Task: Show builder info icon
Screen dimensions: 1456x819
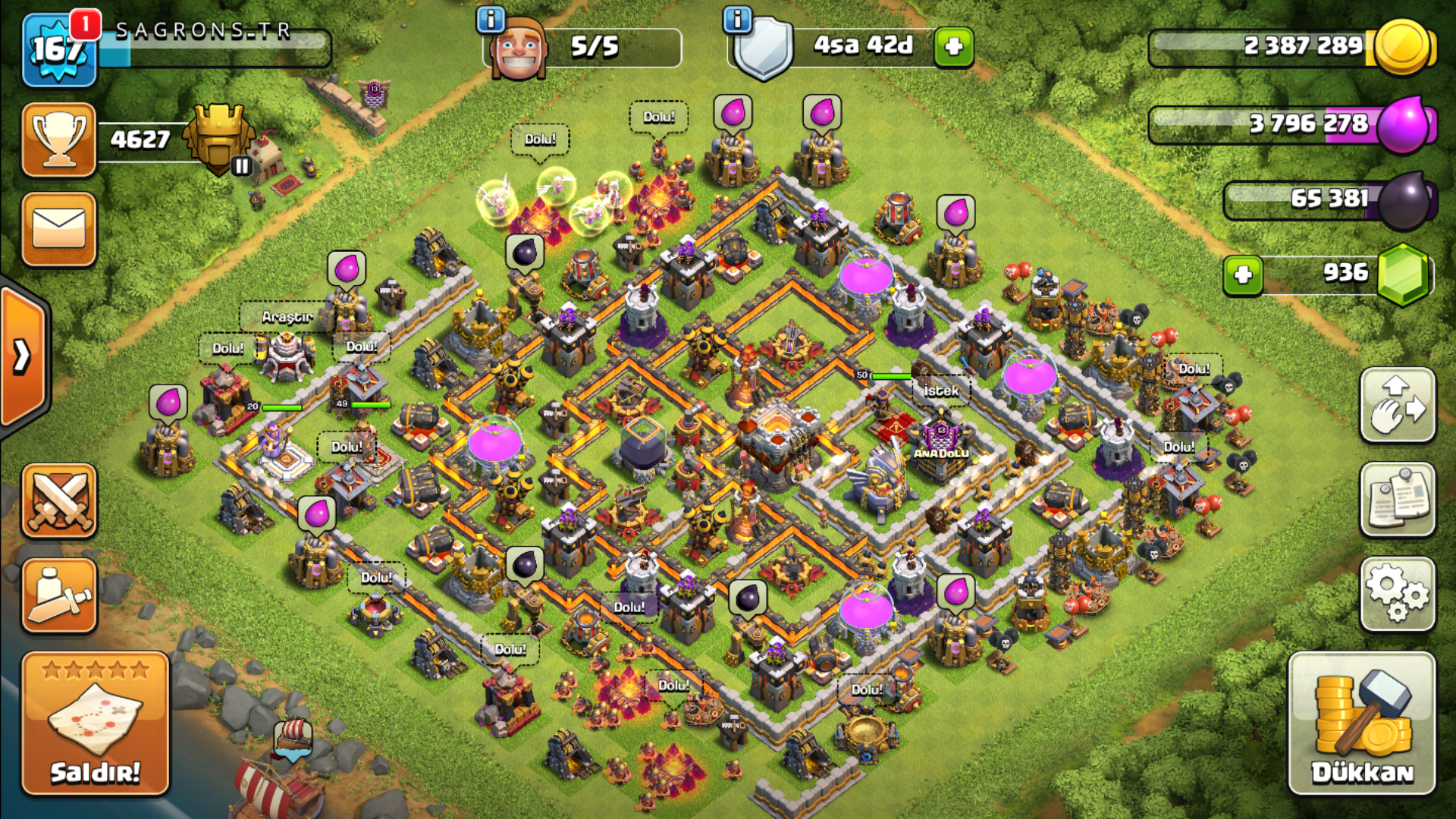Action: [x=491, y=19]
